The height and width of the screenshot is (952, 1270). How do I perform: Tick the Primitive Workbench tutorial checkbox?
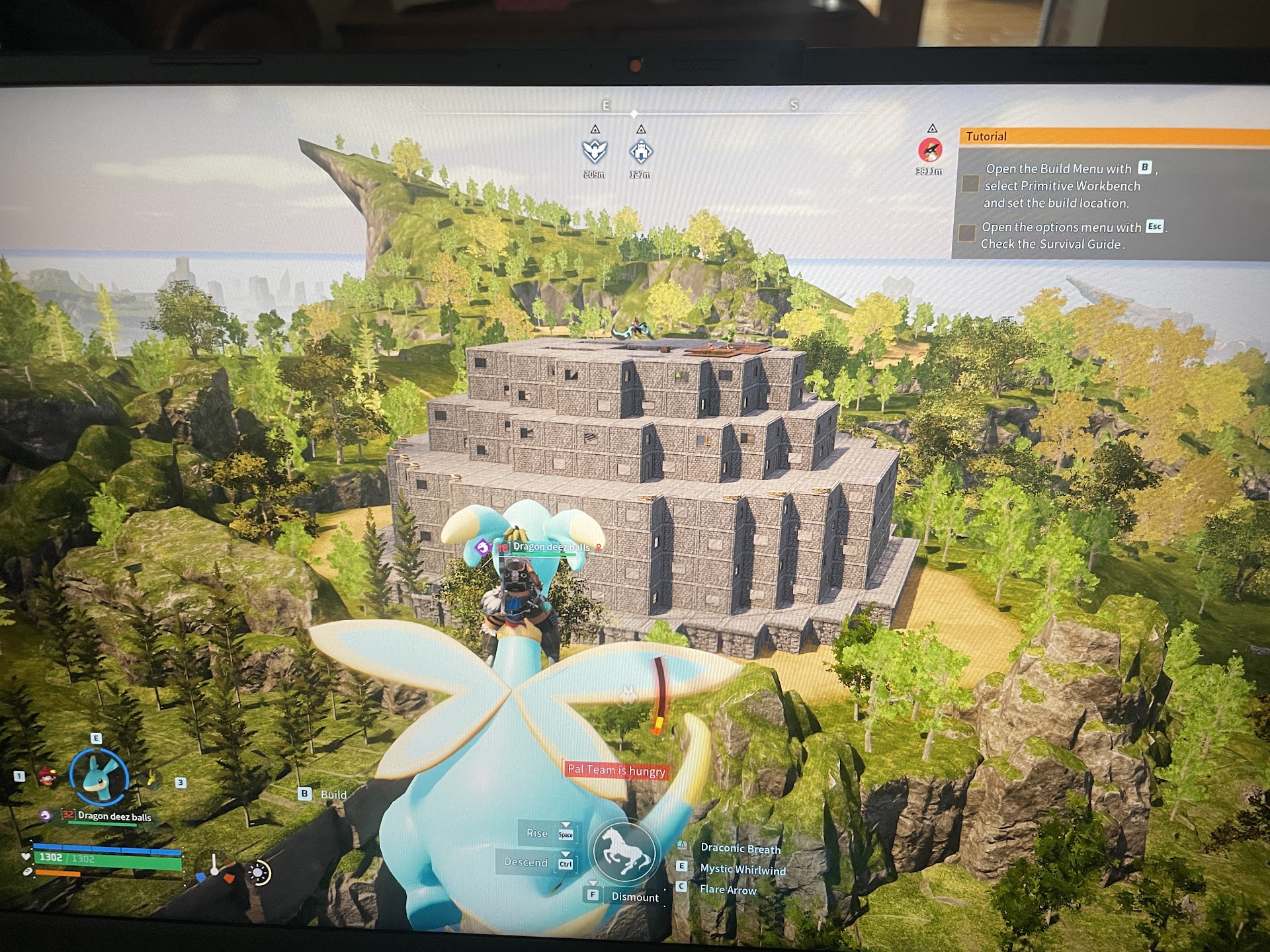click(970, 184)
